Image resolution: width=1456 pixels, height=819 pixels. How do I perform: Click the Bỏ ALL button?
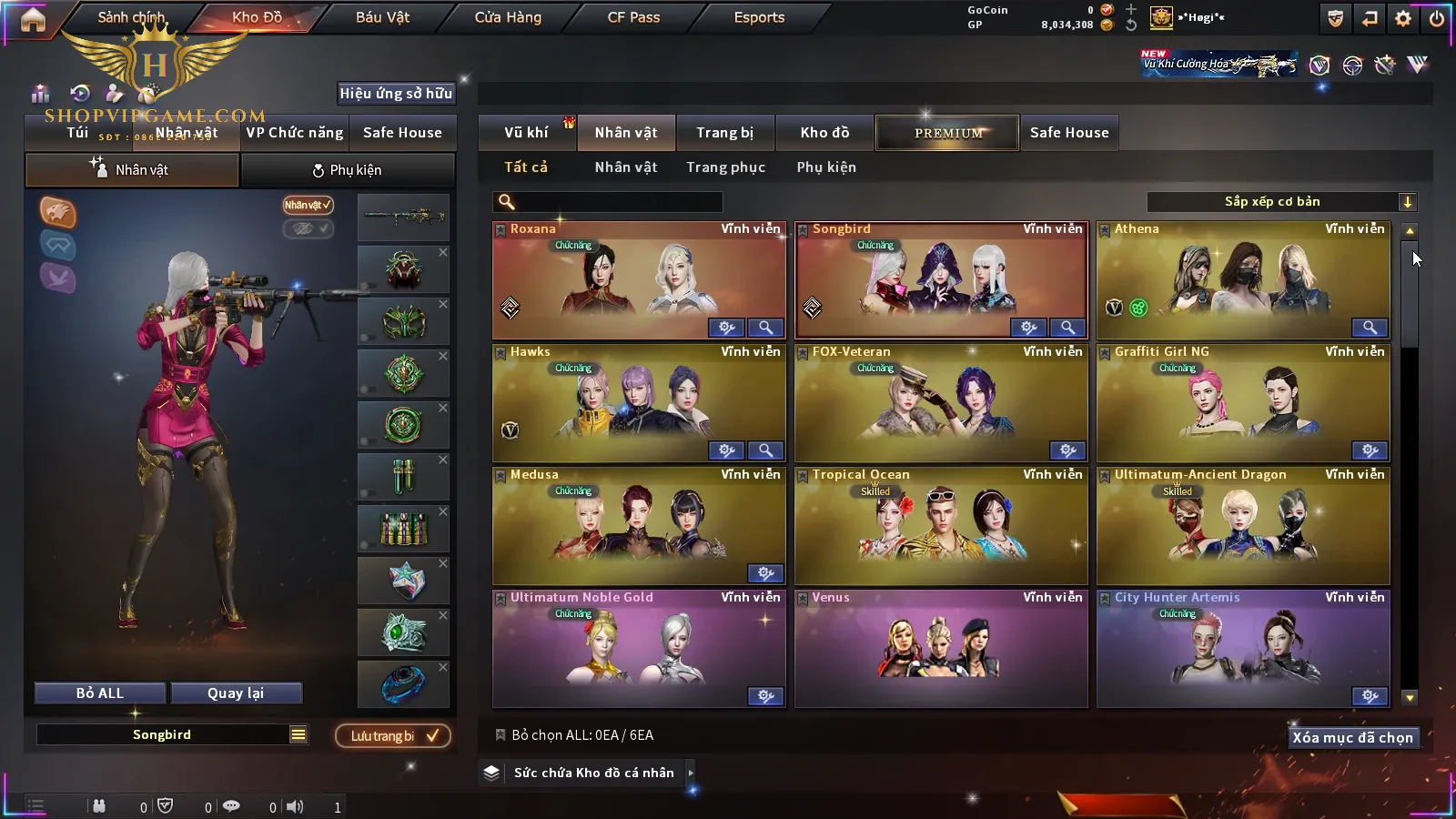click(x=100, y=693)
